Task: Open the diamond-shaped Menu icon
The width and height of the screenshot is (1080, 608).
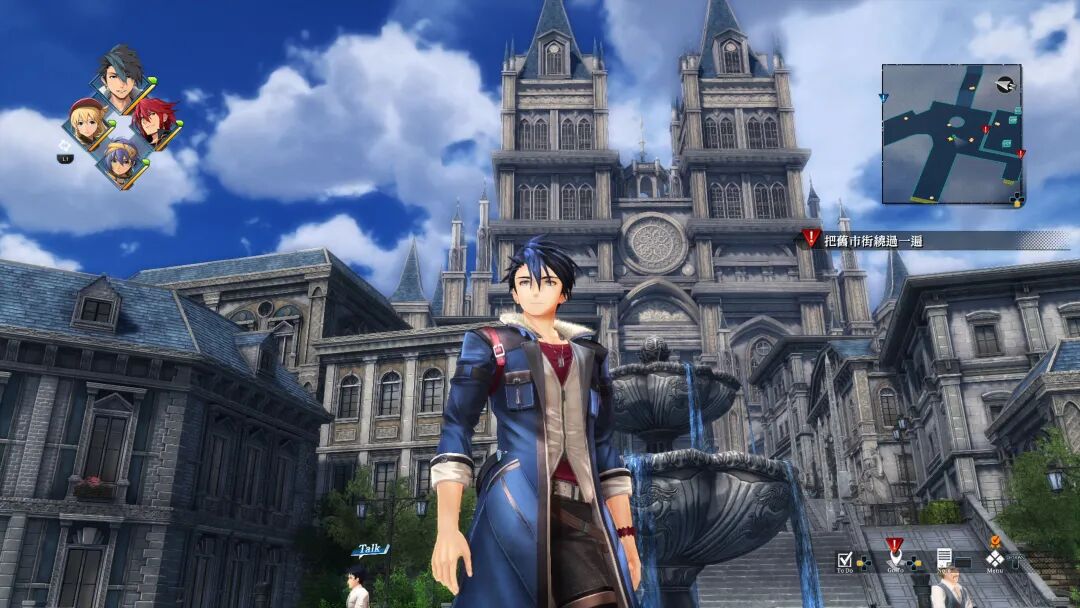Action: 994,558
